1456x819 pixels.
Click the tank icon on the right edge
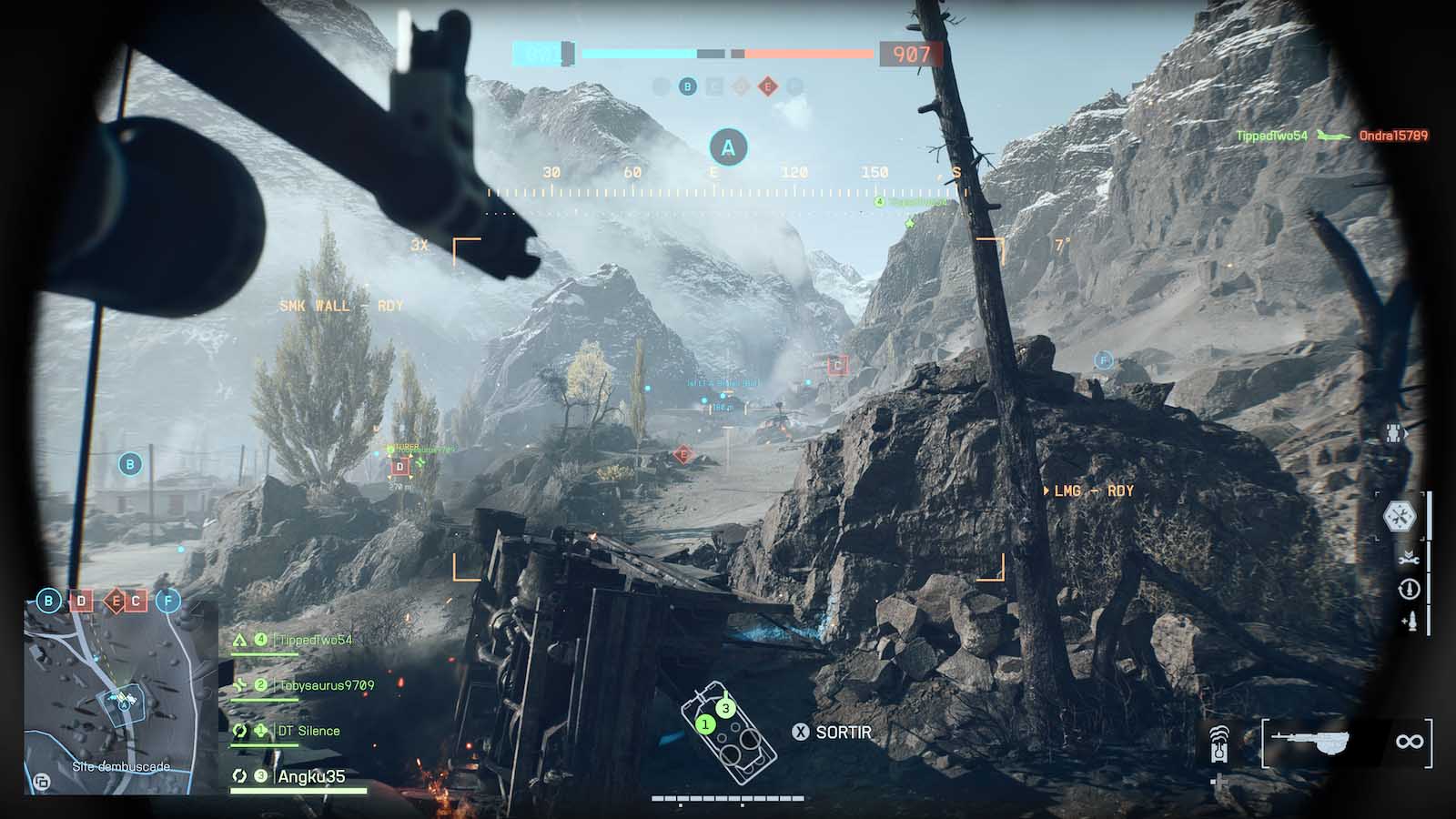point(1394,434)
